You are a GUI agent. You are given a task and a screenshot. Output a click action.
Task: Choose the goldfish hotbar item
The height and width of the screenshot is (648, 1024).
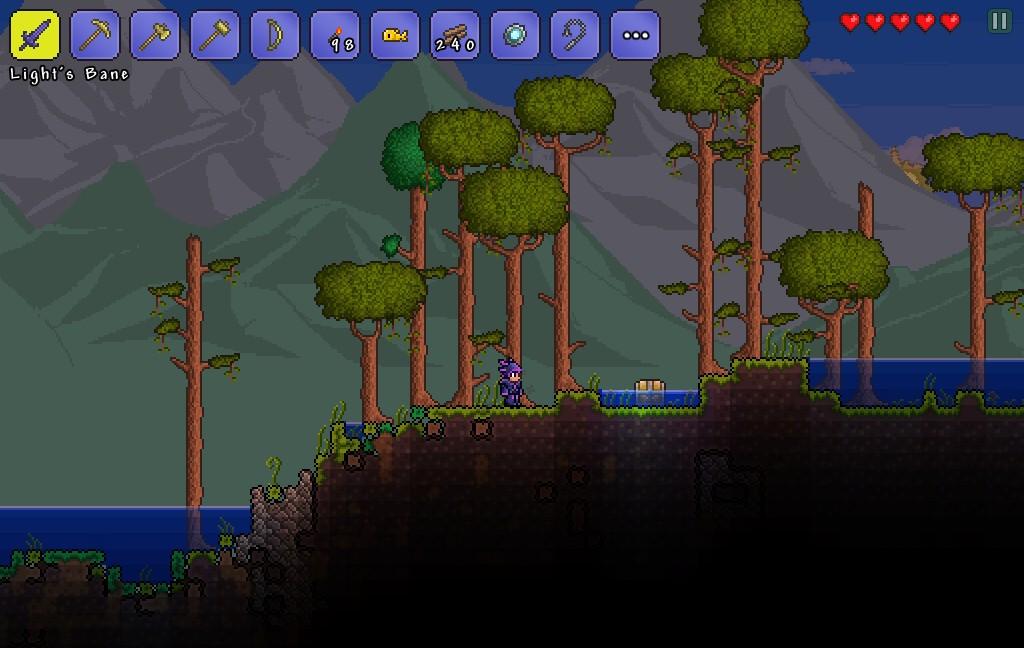[x=395, y=35]
